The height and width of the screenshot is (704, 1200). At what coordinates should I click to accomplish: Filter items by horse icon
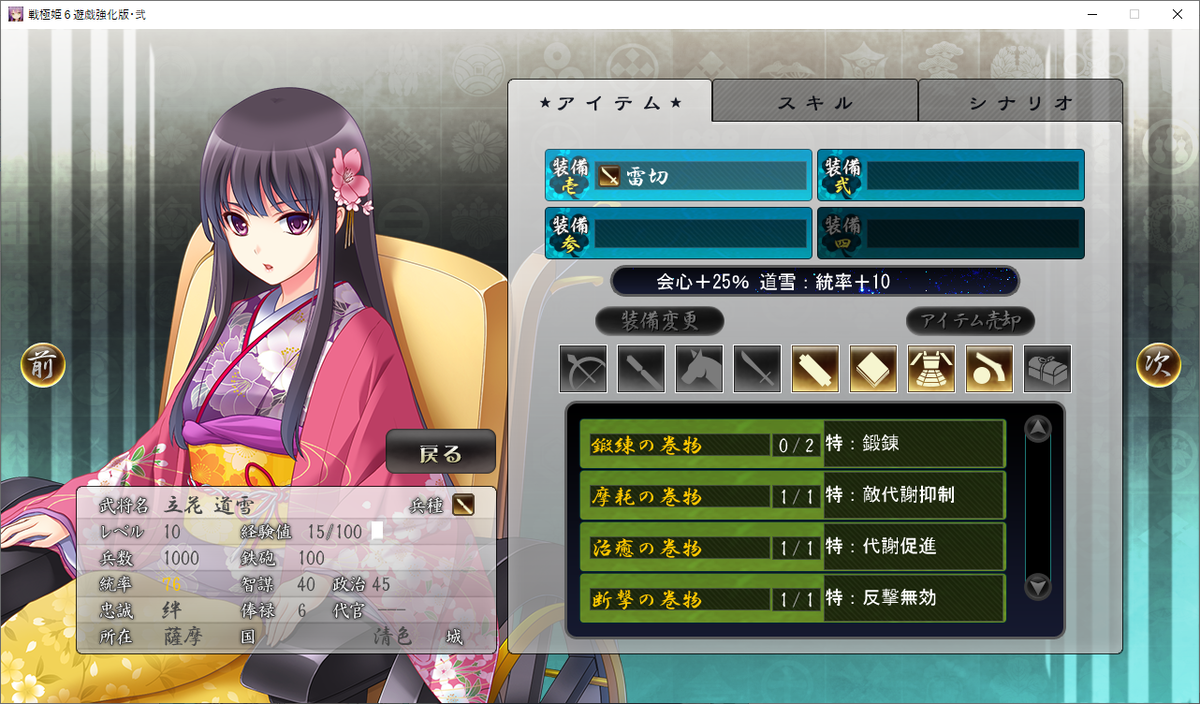coord(700,369)
